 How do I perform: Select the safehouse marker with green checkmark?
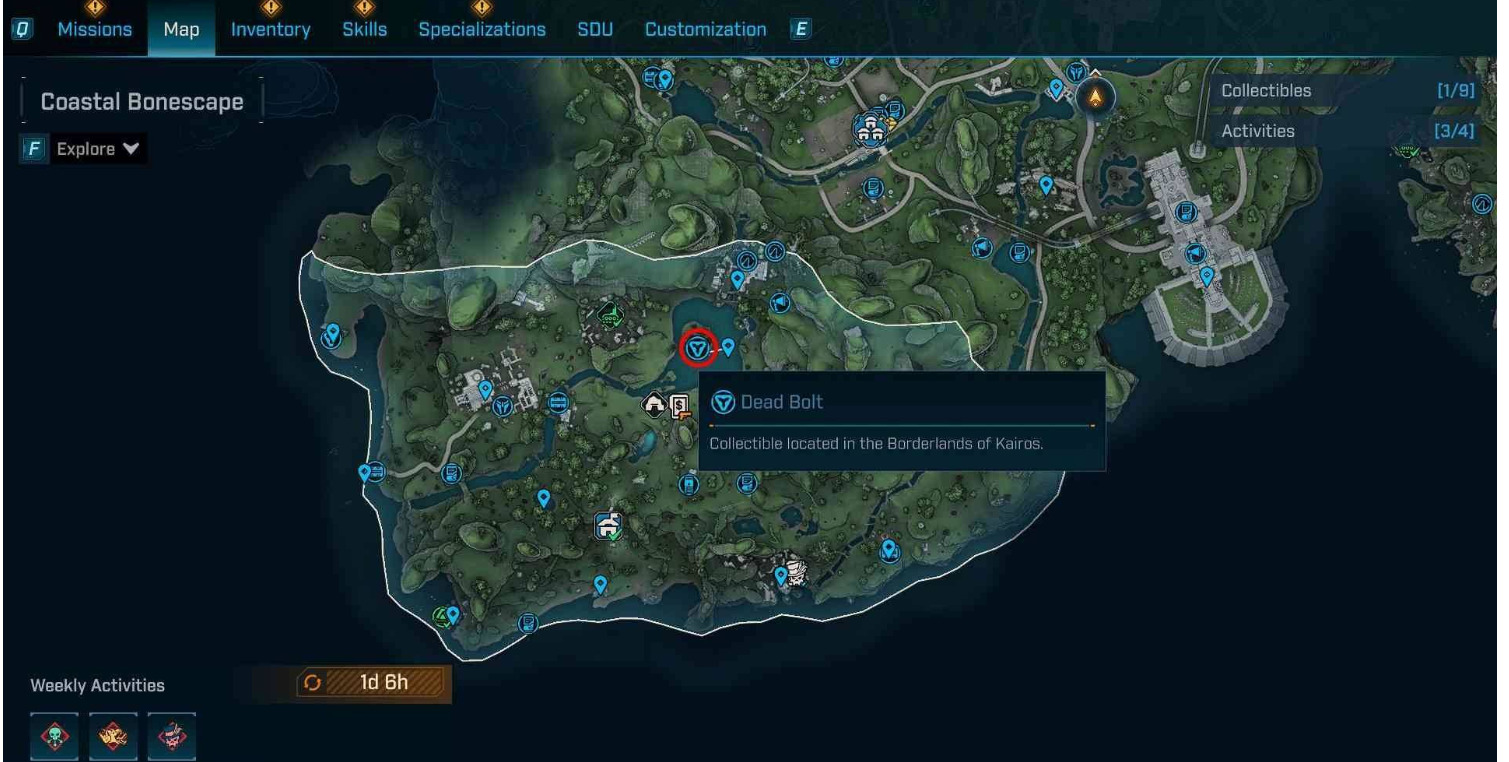(x=608, y=525)
